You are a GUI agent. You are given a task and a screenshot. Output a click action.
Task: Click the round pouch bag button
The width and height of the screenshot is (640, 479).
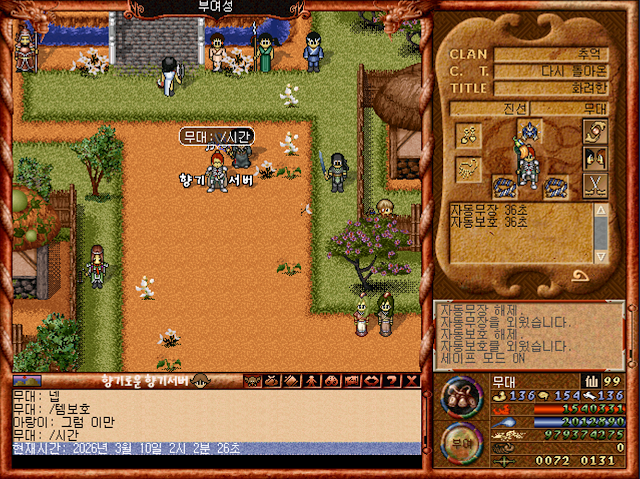(x=462, y=397)
